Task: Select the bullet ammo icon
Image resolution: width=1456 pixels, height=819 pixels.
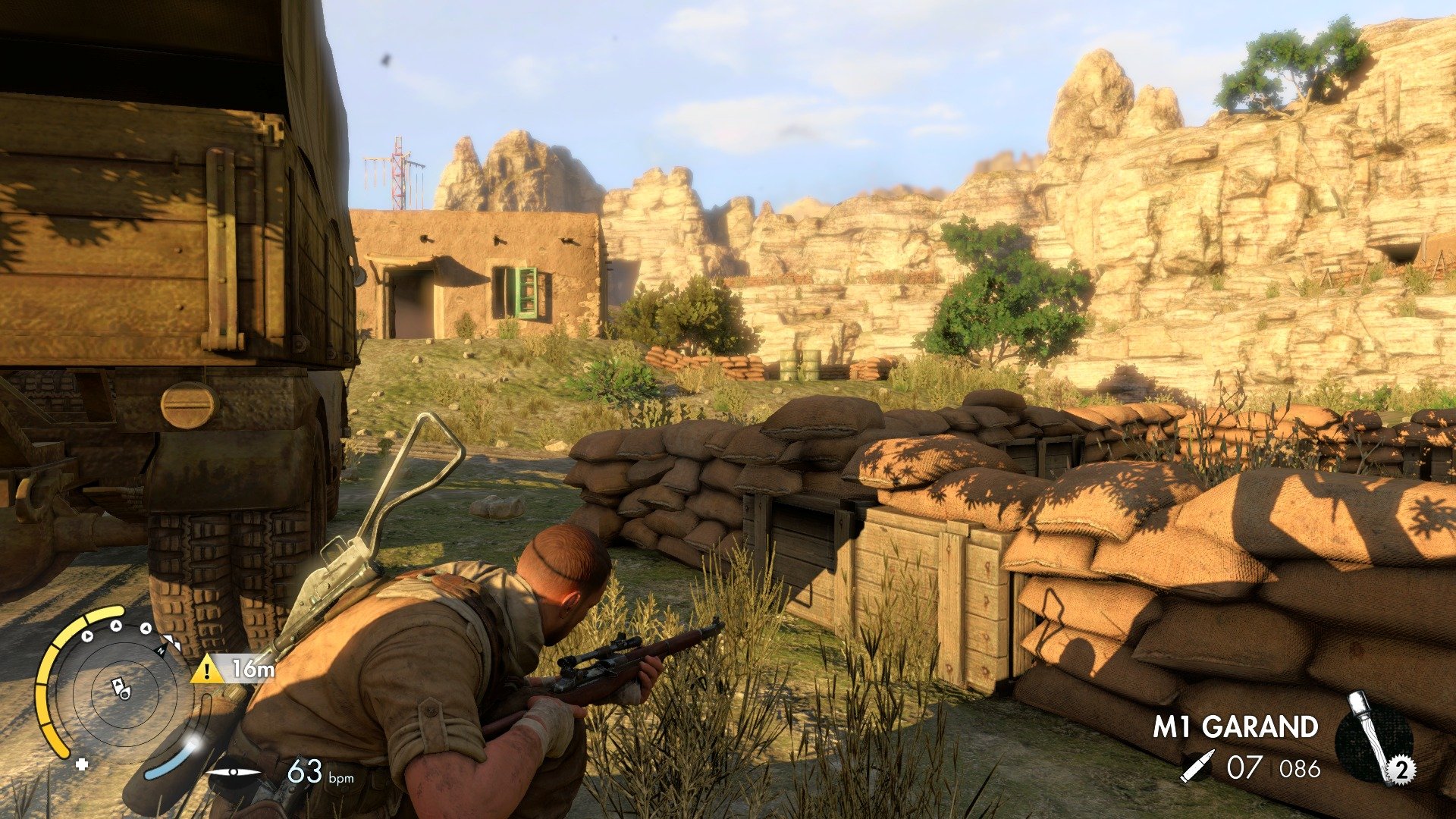Action: (1199, 766)
